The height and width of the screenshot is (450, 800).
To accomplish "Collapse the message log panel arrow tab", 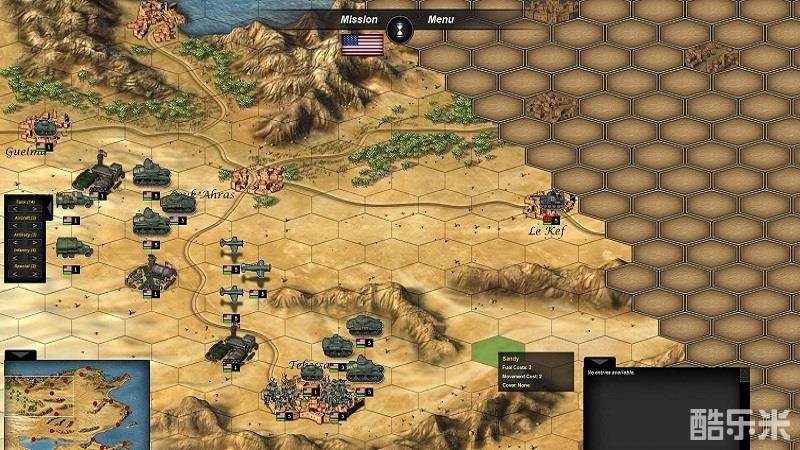I will click(598, 362).
